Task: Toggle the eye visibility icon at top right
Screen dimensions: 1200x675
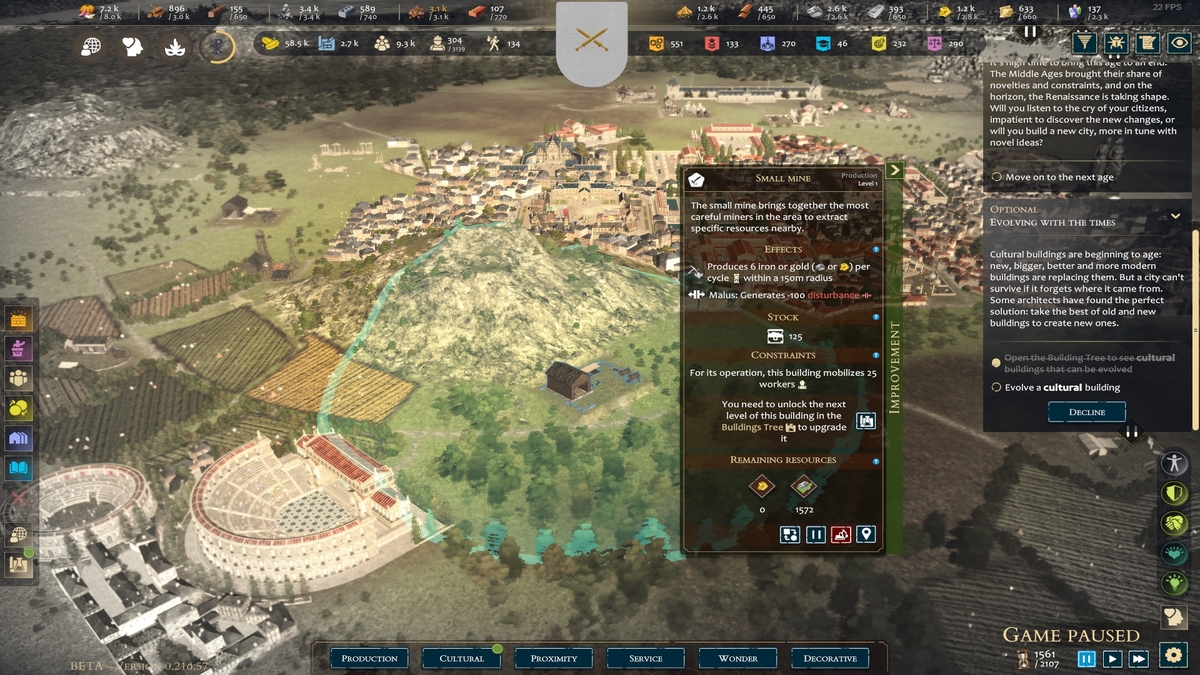Action: tap(1180, 42)
